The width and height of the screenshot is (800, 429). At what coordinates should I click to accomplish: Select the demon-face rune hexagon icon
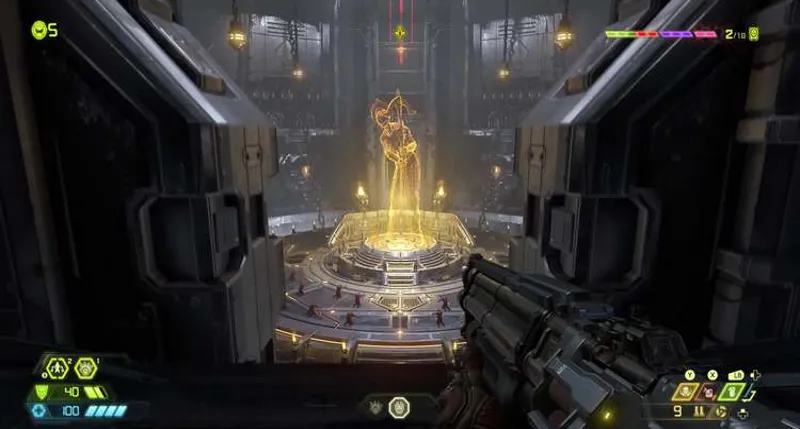click(85, 367)
